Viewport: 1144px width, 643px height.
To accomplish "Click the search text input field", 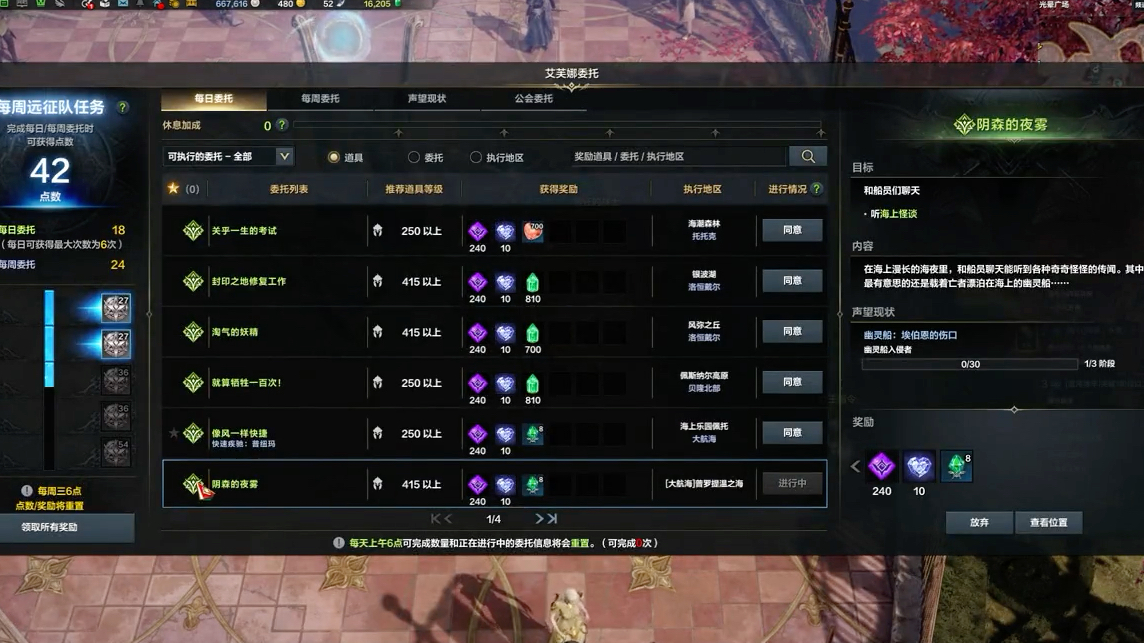I will (x=676, y=157).
